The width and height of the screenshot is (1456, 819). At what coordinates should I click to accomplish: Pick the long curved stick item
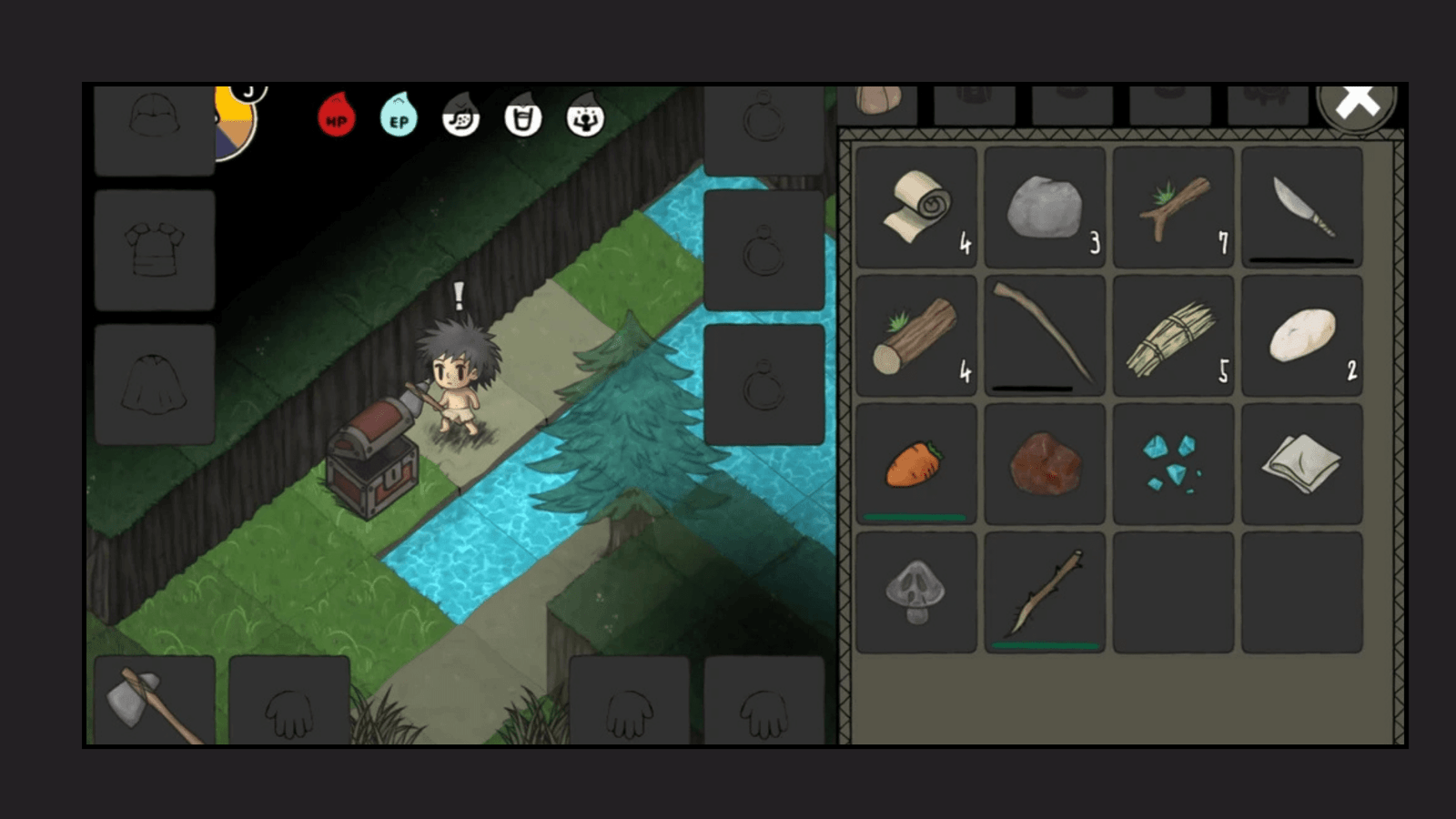(1045, 336)
